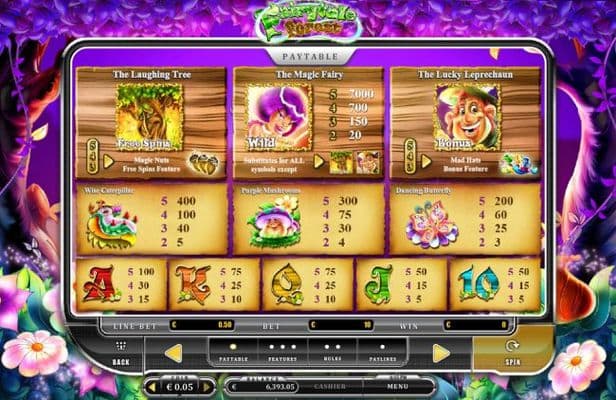Open the Cashier

click(x=329, y=385)
